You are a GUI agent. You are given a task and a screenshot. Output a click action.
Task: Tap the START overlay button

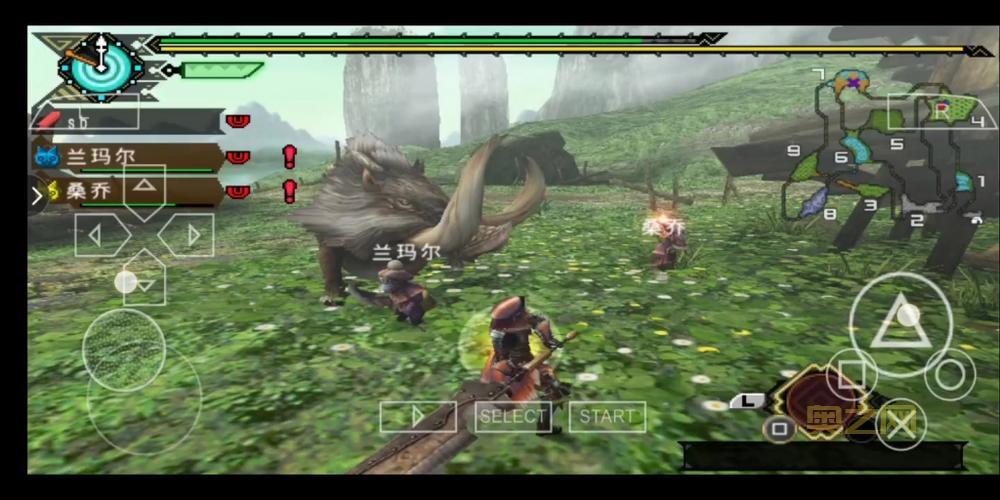(x=607, y=416)
